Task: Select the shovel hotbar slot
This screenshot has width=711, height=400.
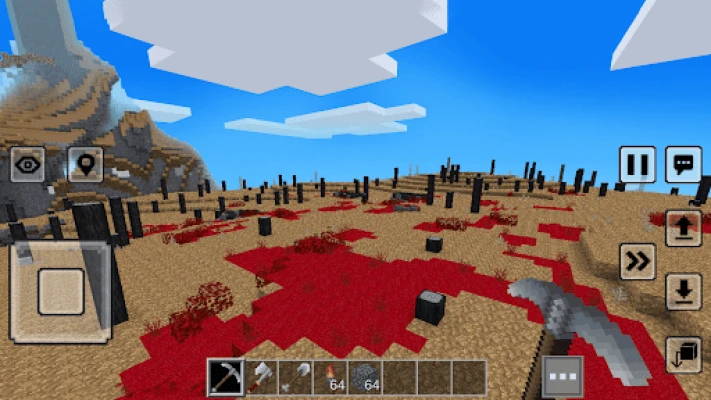Action: (296, 377)
